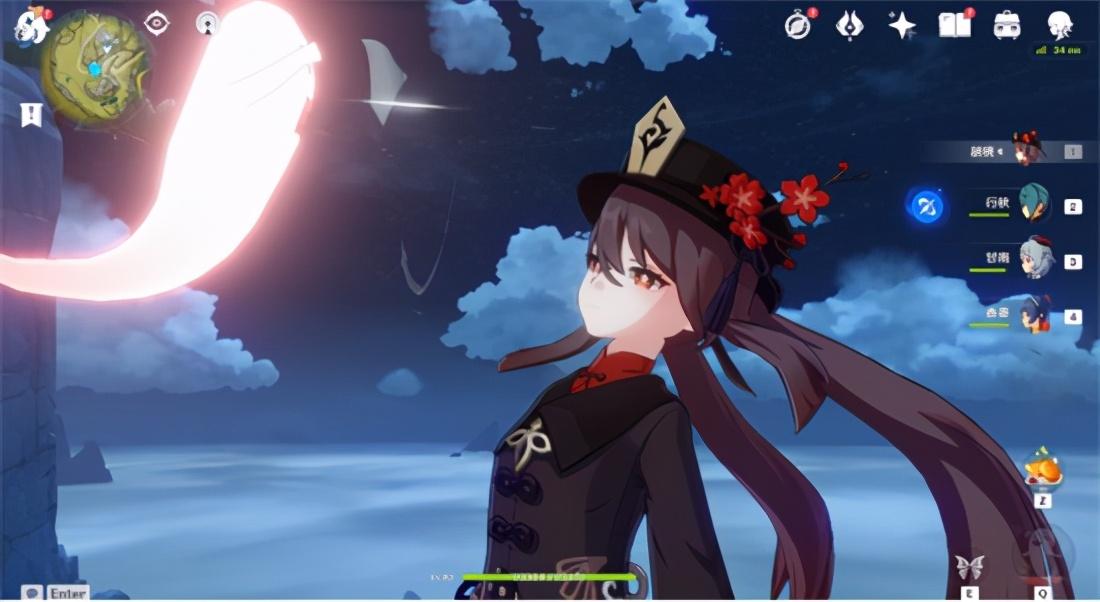Open the compass events icon
The height and width of the screenshot is (602, 1100).
point(798,25)
